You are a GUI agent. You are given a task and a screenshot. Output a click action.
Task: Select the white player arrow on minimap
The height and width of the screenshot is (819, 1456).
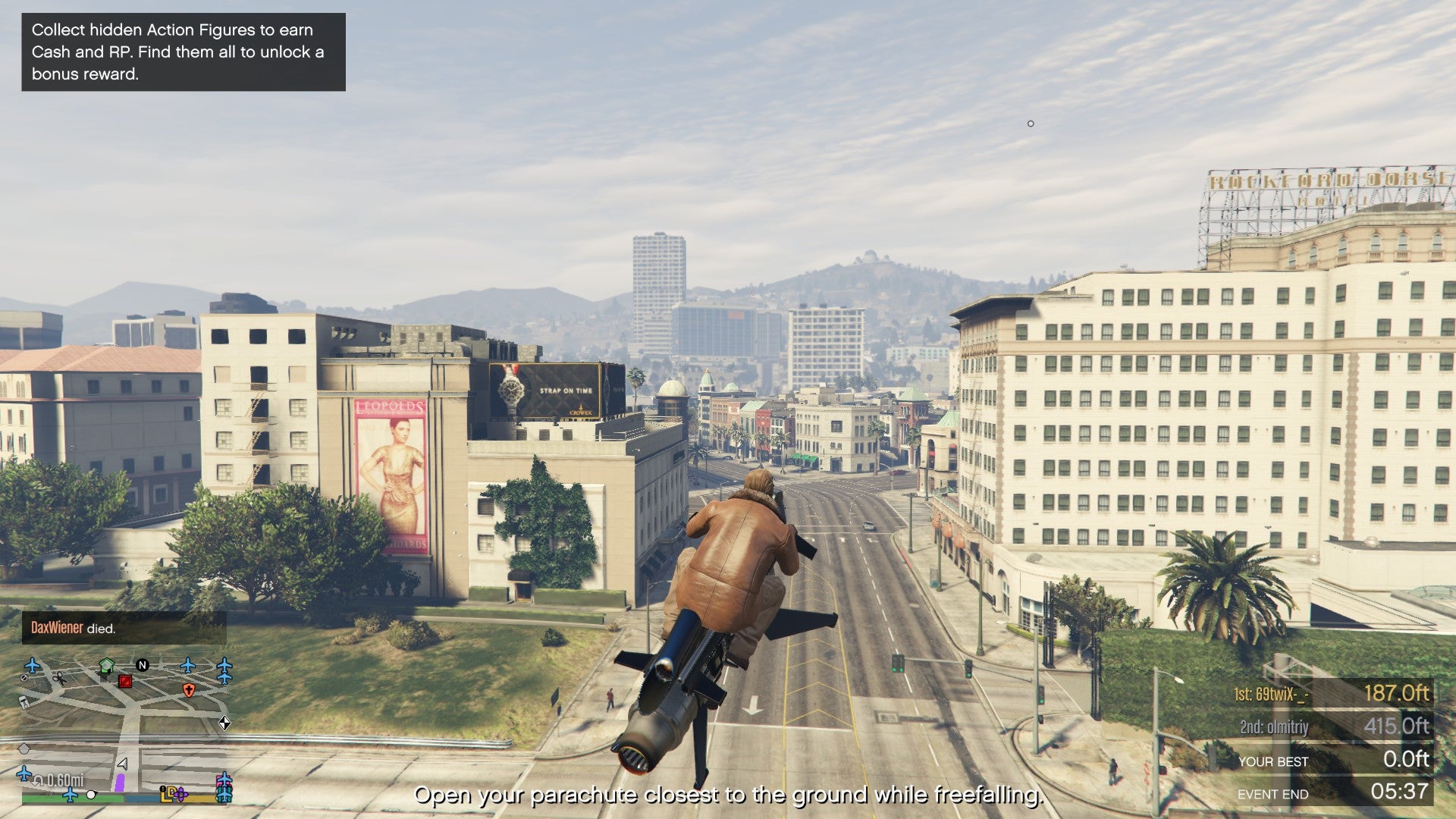(122, 764)
